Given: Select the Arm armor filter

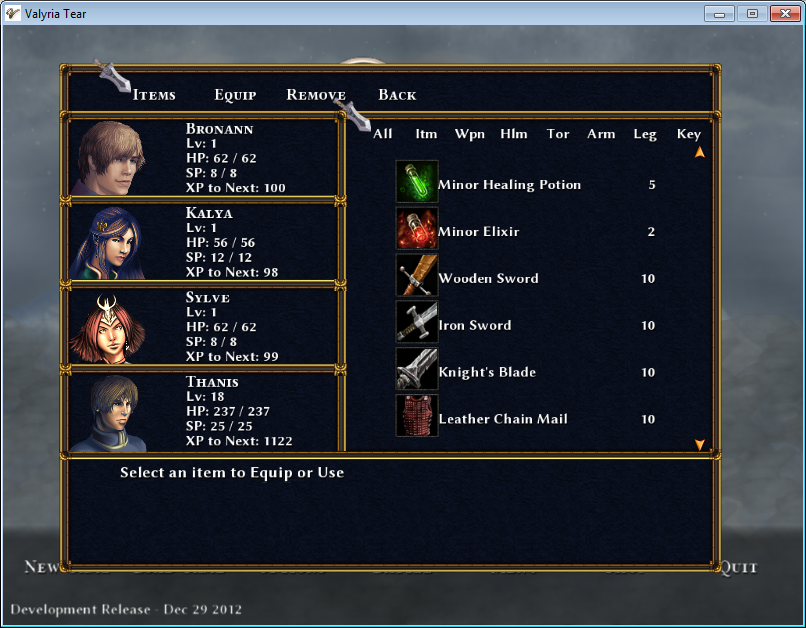Looking at the screenshot, I should pos(601,134).
